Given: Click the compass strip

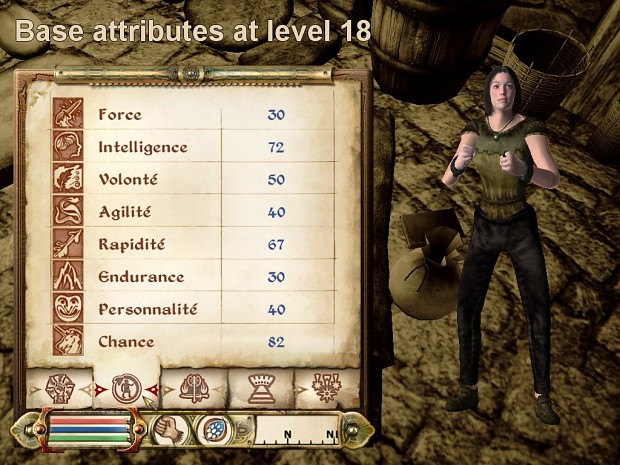Looking at the screenshot, I should pyautogui.click(x=299, y=431).
